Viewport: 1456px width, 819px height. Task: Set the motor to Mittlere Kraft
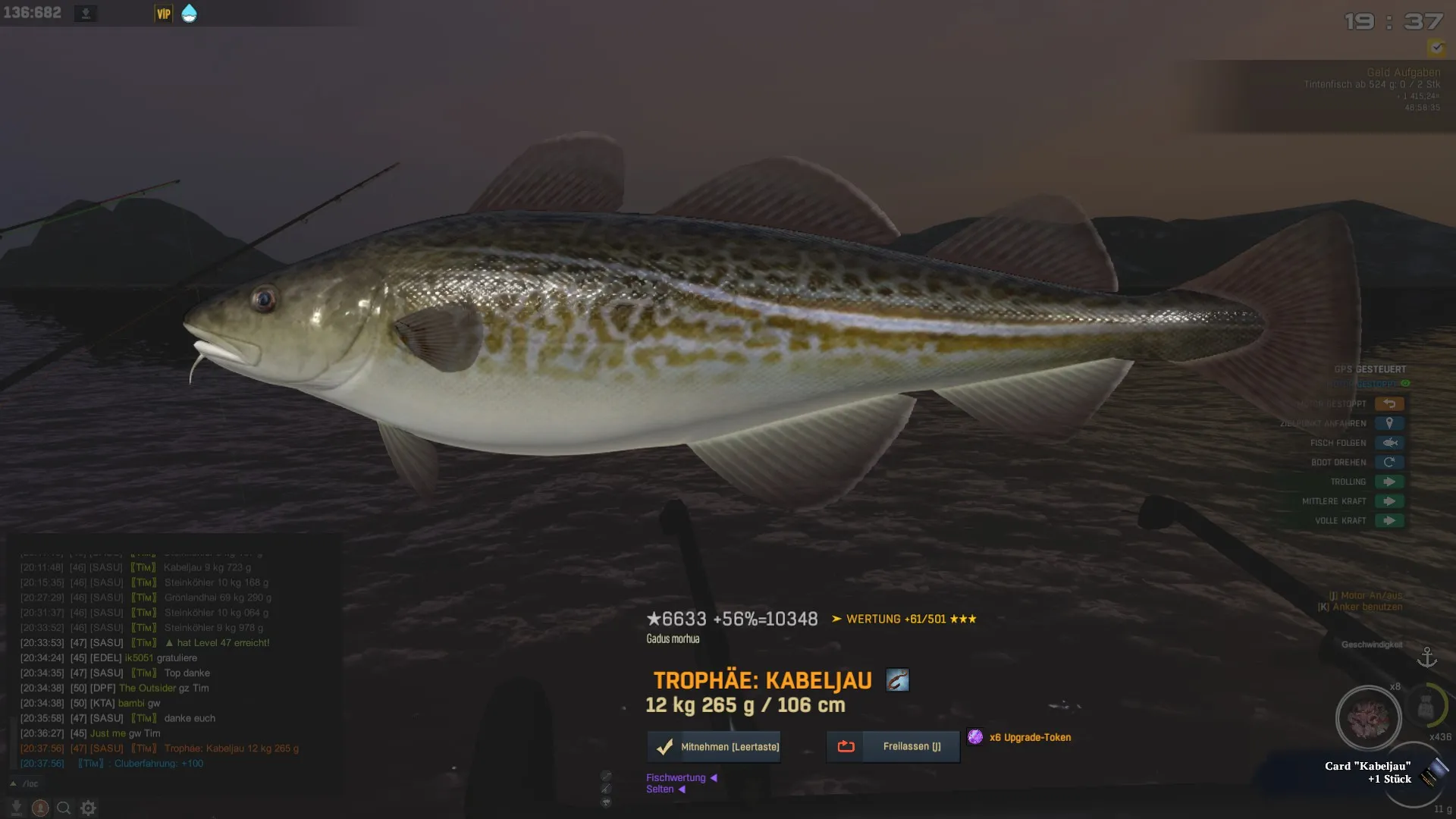tap(1389, 501)
